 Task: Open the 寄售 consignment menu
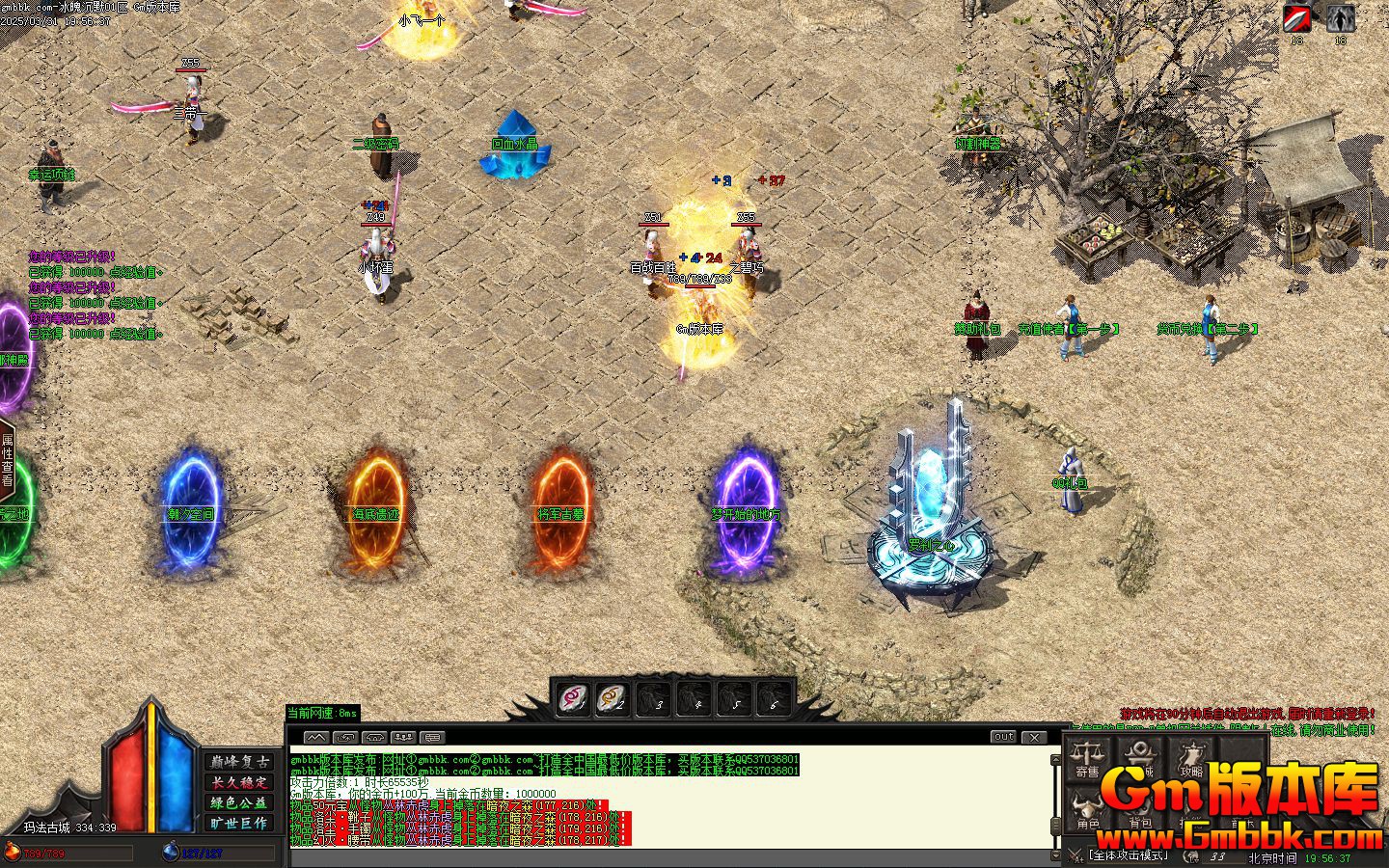[x=1088, y=758]
